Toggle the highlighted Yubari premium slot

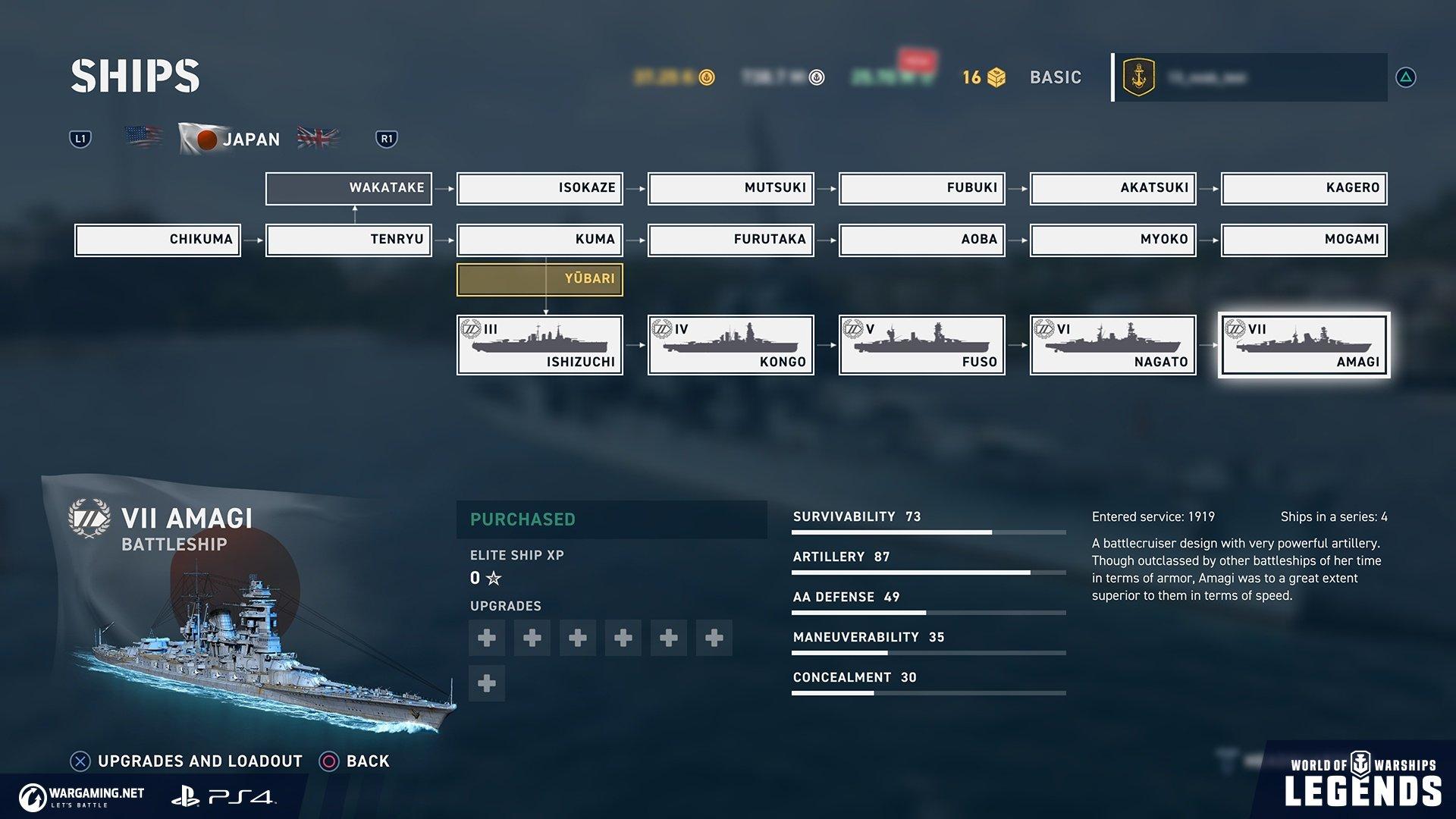coord(539,279)
